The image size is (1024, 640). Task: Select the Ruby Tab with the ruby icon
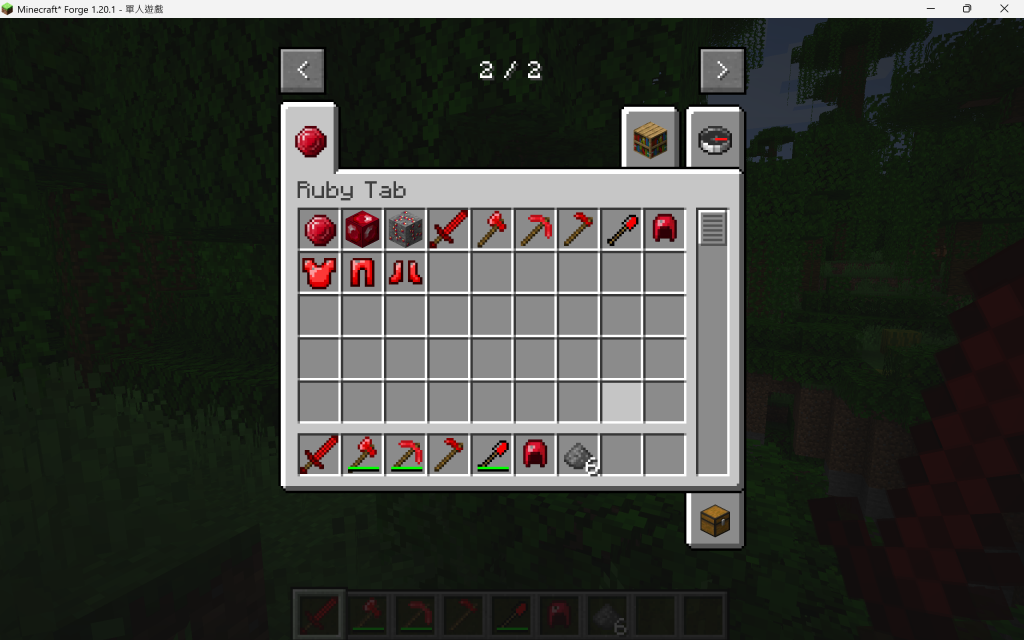pyautogui.click(x=309, y=141)
